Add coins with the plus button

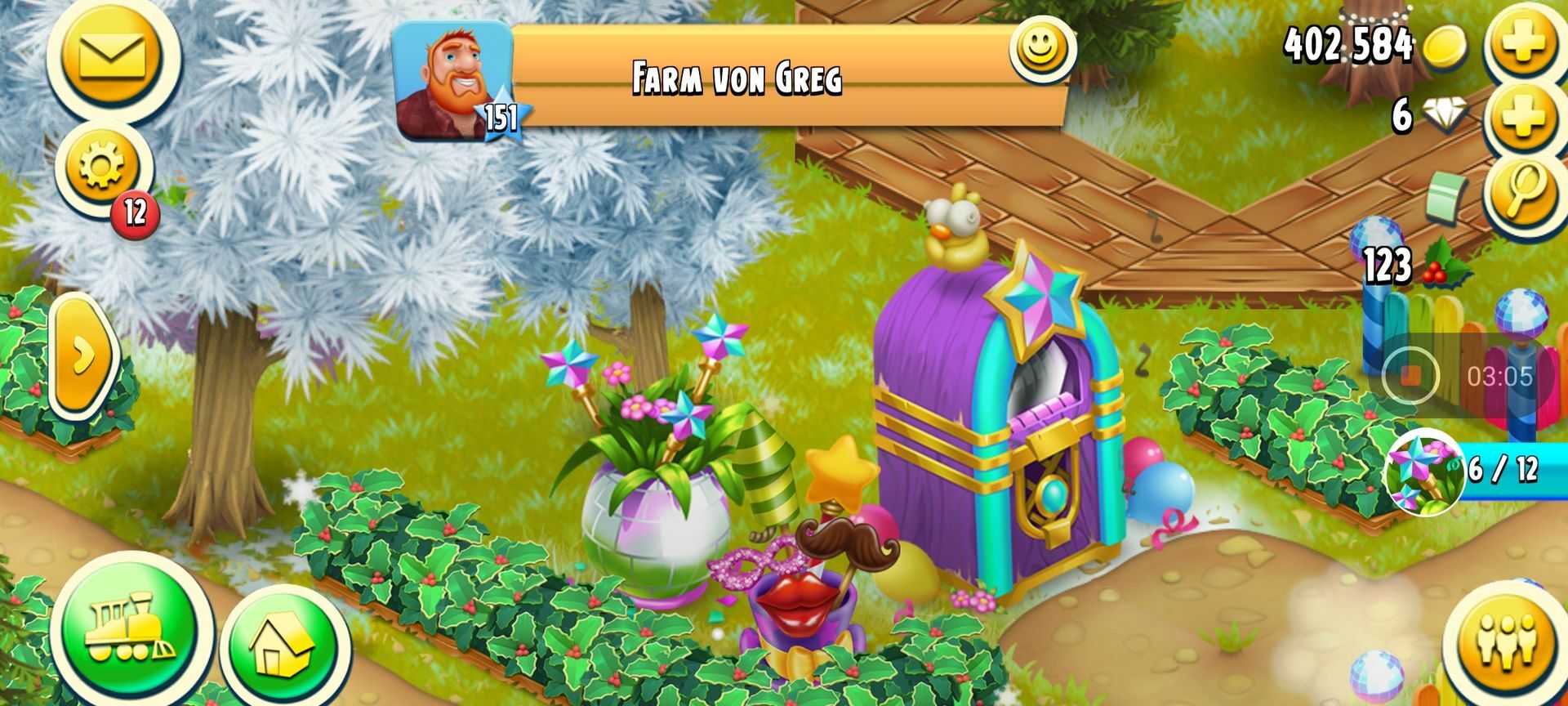coord(1524,41)
